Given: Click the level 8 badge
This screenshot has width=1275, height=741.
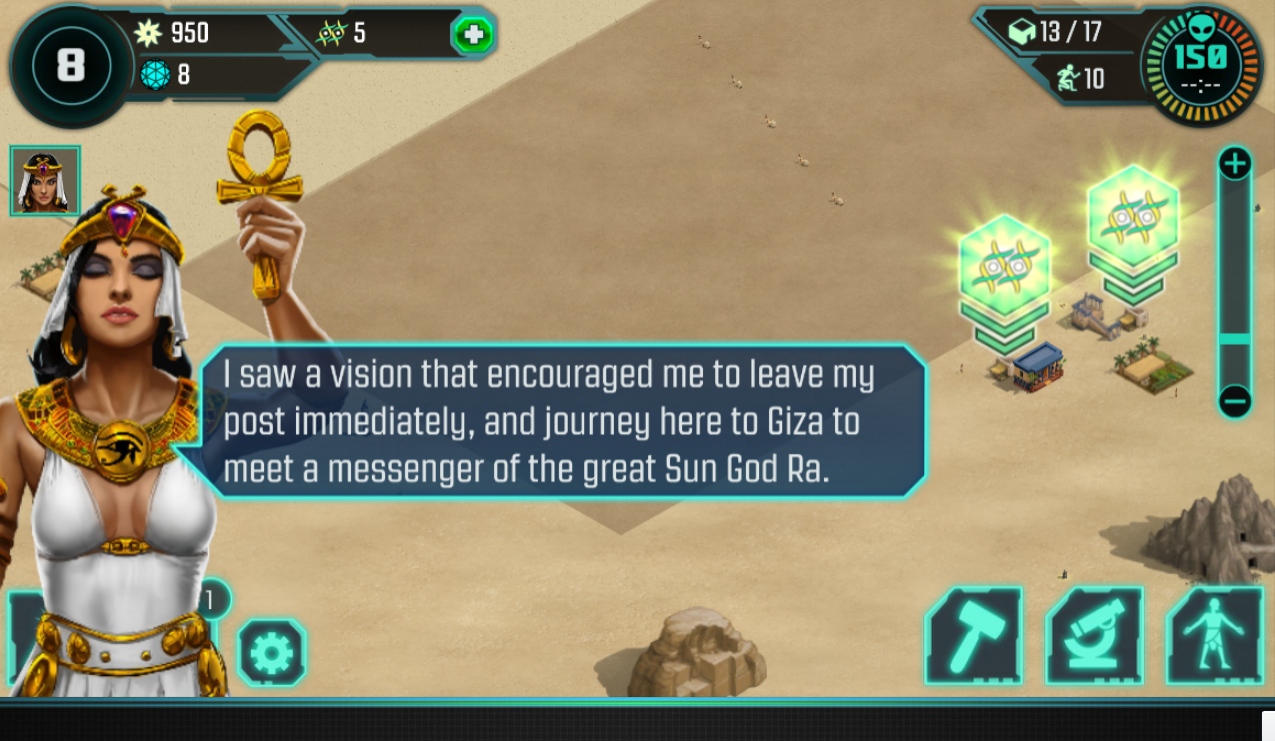Looking at the screenshot, I should [70, 66].
